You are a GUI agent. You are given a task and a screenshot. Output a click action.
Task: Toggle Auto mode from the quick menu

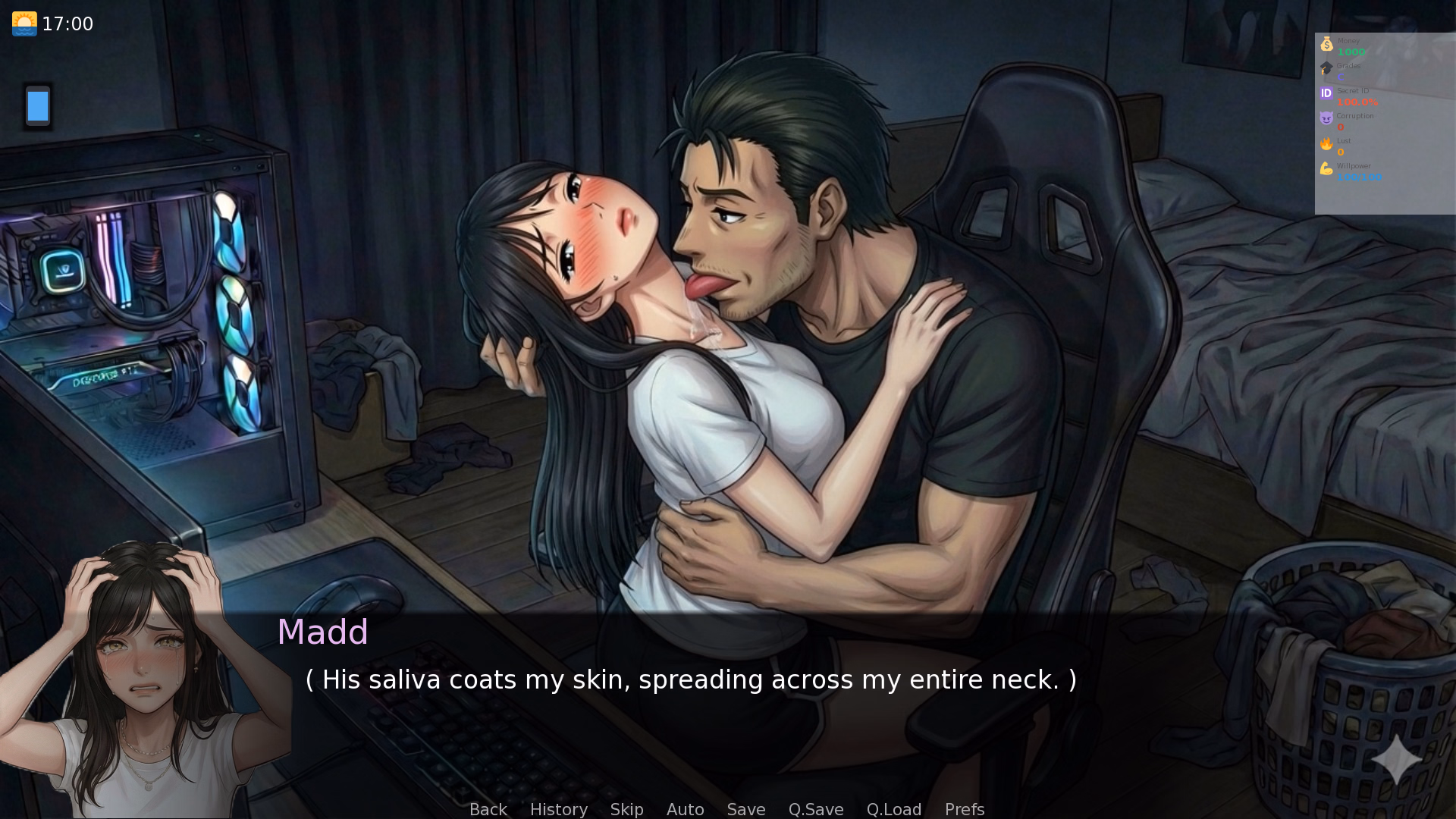(x=685, y=809)
